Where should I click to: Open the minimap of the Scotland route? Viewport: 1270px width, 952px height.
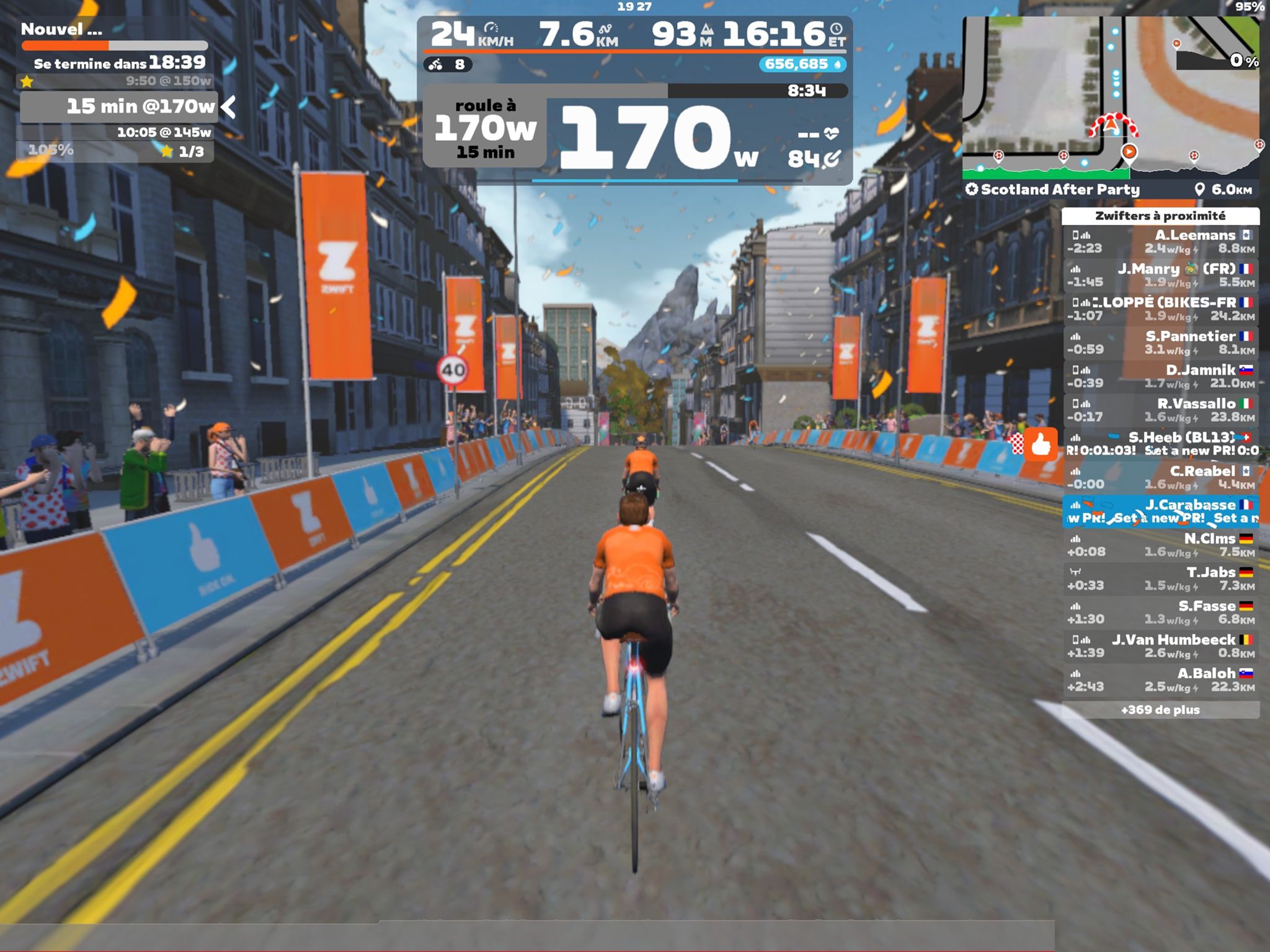pos(1110,93)
